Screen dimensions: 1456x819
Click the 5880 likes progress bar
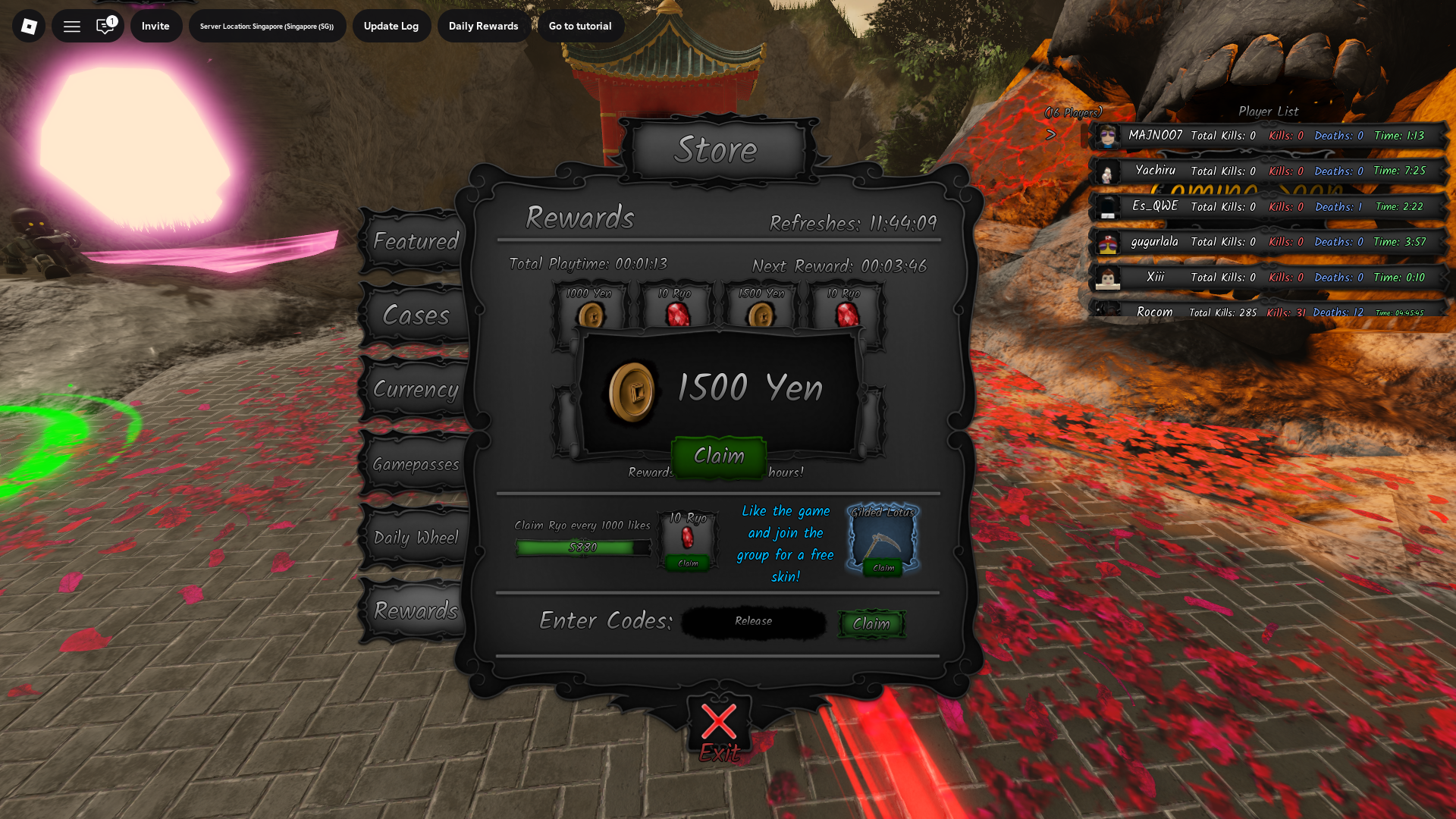[x=584, y=546]
